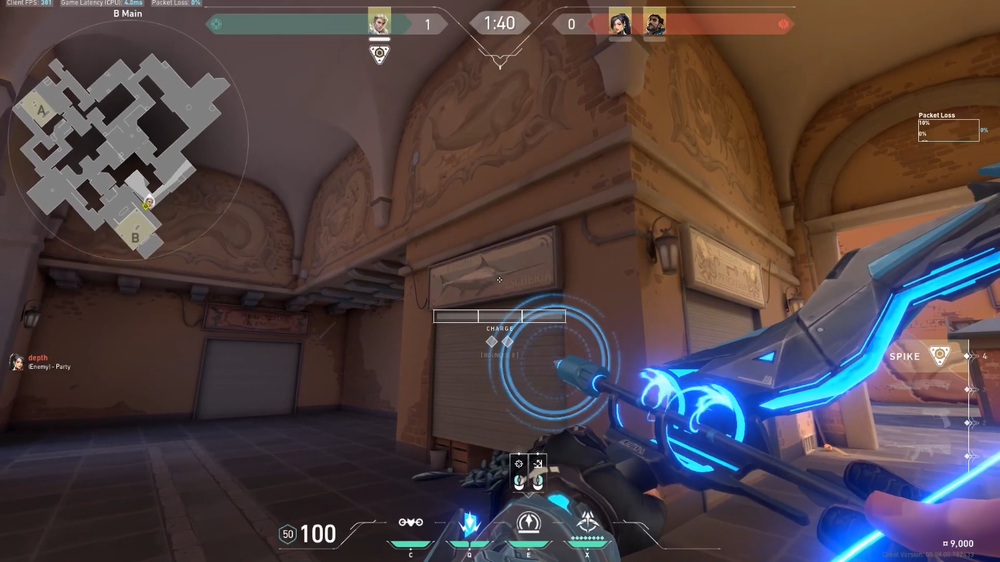Click the dark-haired enemy agent portrait
The width and height of the screenshot is (1000, 562).
pos(620,23)
